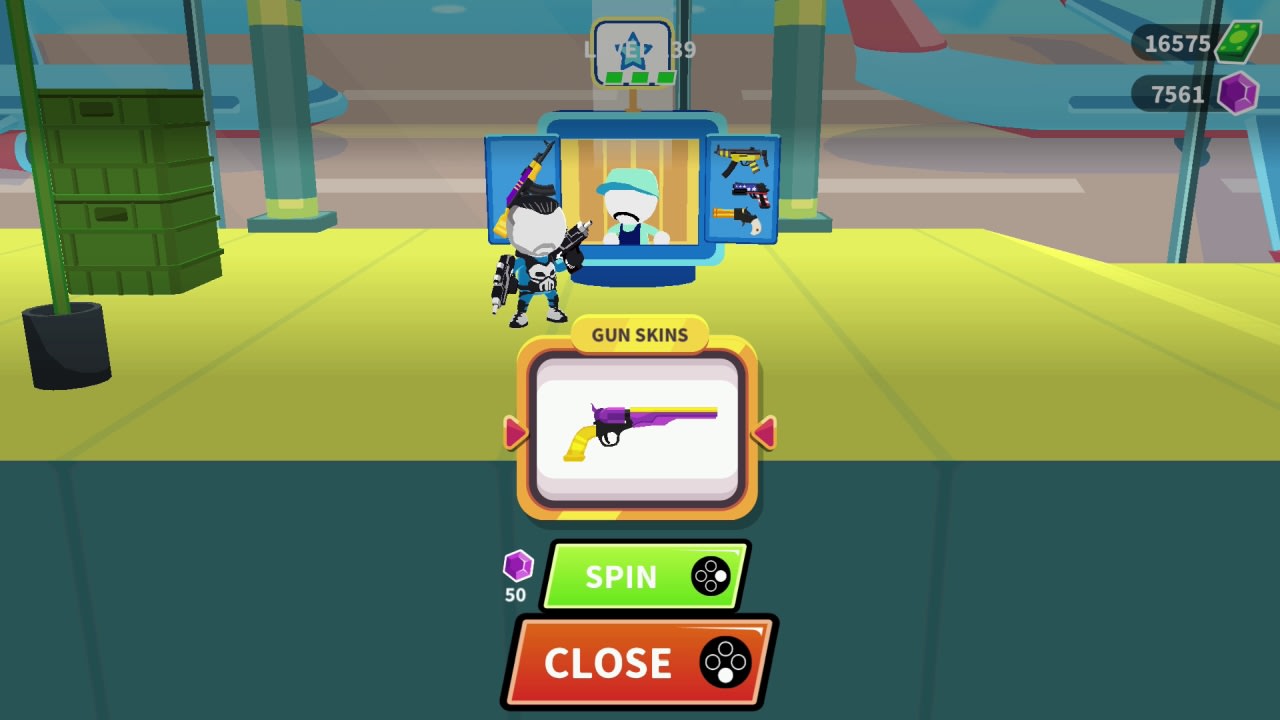Click the purple gem counter icon
The width and height of the screenshot is (1280, 720).
pos(1240,94)
